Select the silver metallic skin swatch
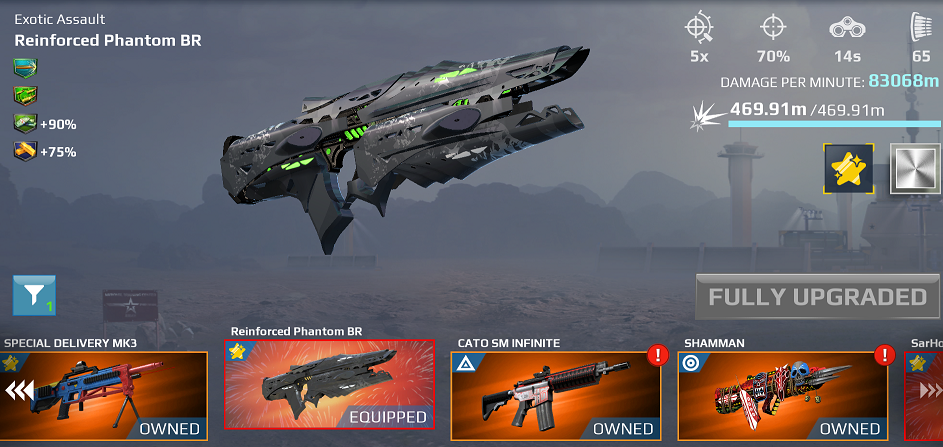 coord(915,169)
